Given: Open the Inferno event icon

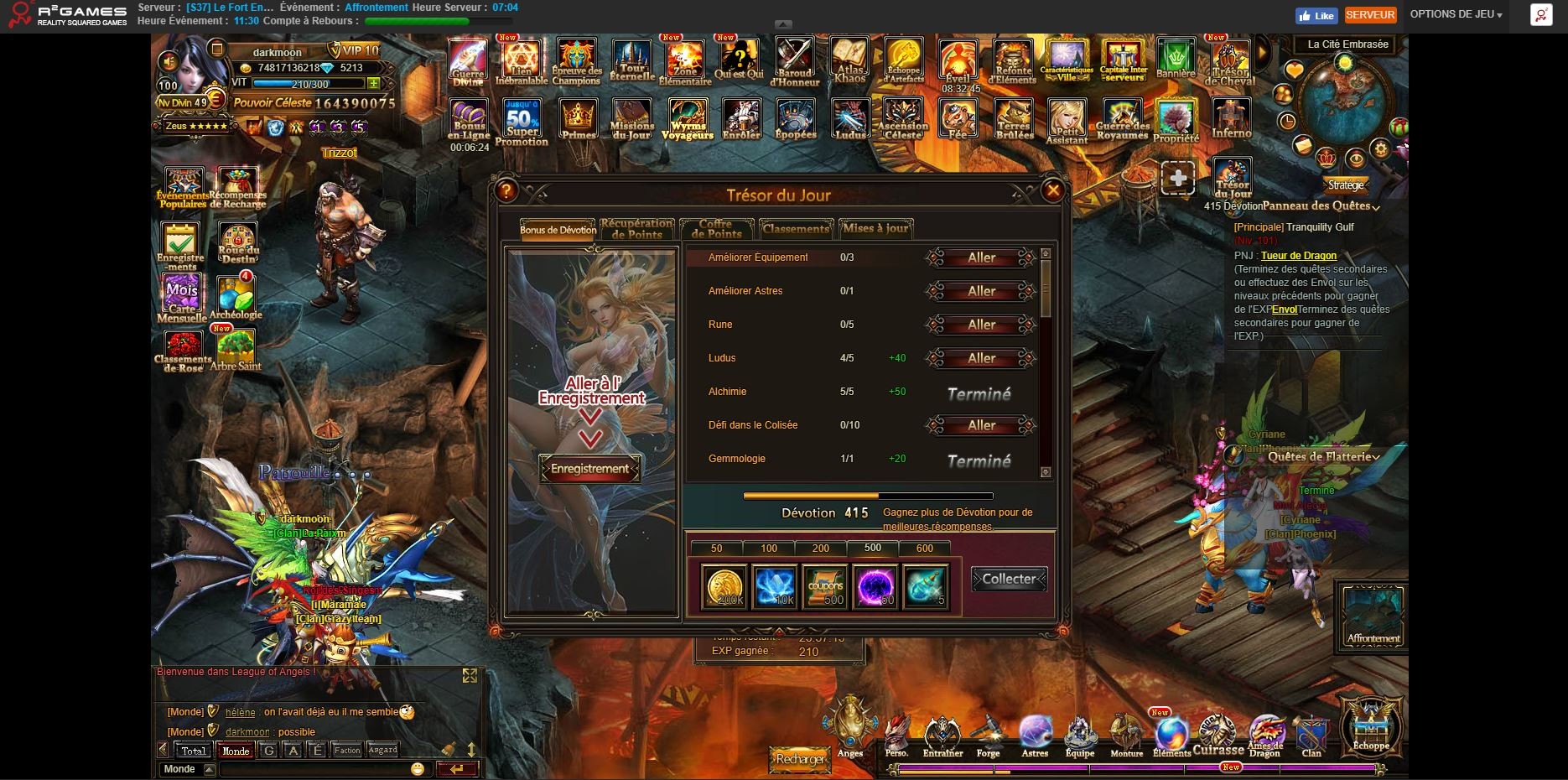Looking at the screenshot, I should coord(1231,120).
